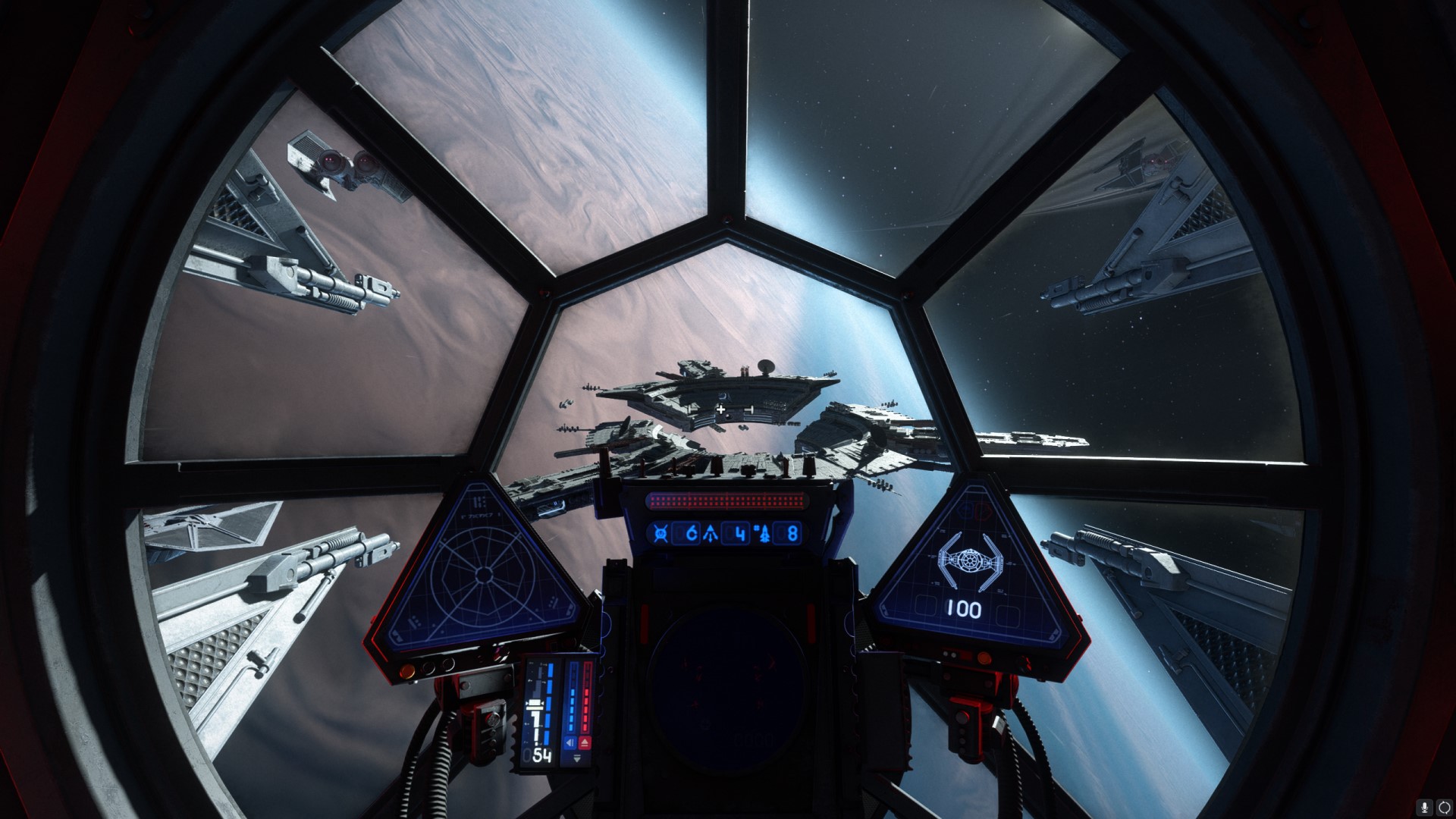1456x819 pixels.
Task: Click the red laser power icon
Action: [x=586, y=743]
